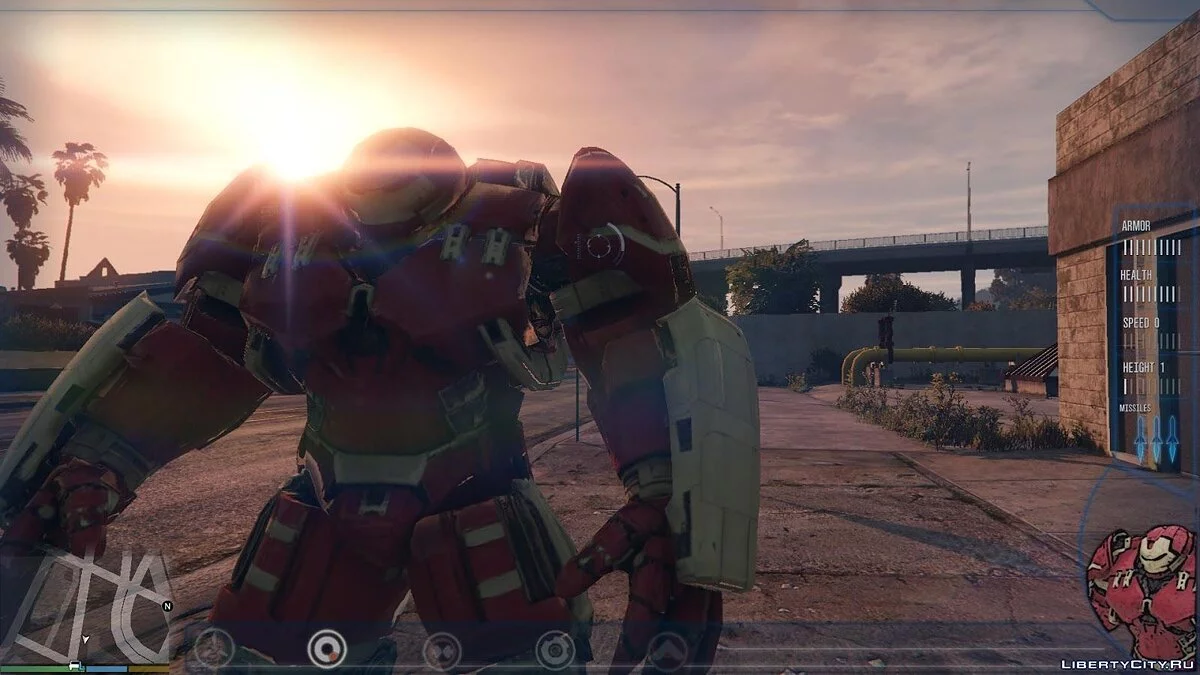Activate the upward chevron flight icon
The height and width of the screenshot is (675, 1200).
[667, 651]
